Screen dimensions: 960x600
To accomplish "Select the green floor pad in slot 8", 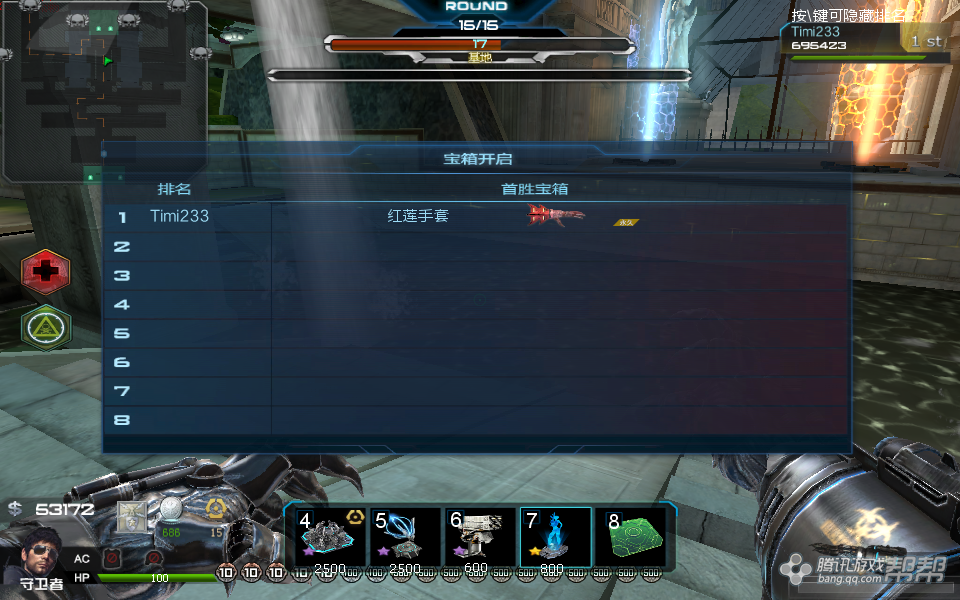I will (x=631, y=539).
